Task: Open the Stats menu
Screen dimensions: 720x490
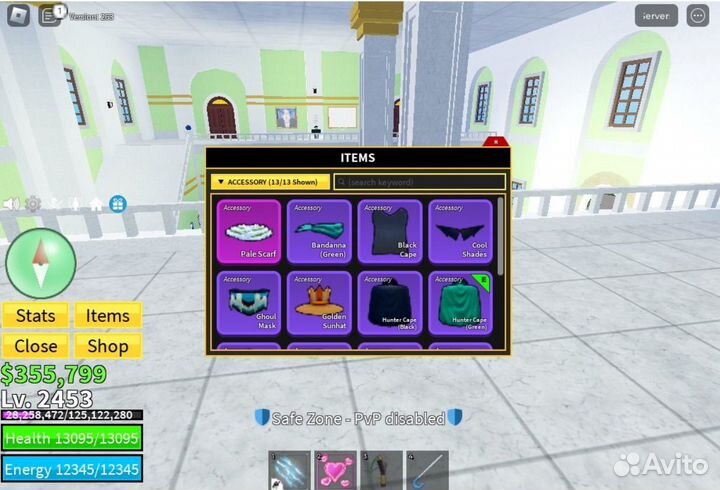Action: tap(35, 316)
